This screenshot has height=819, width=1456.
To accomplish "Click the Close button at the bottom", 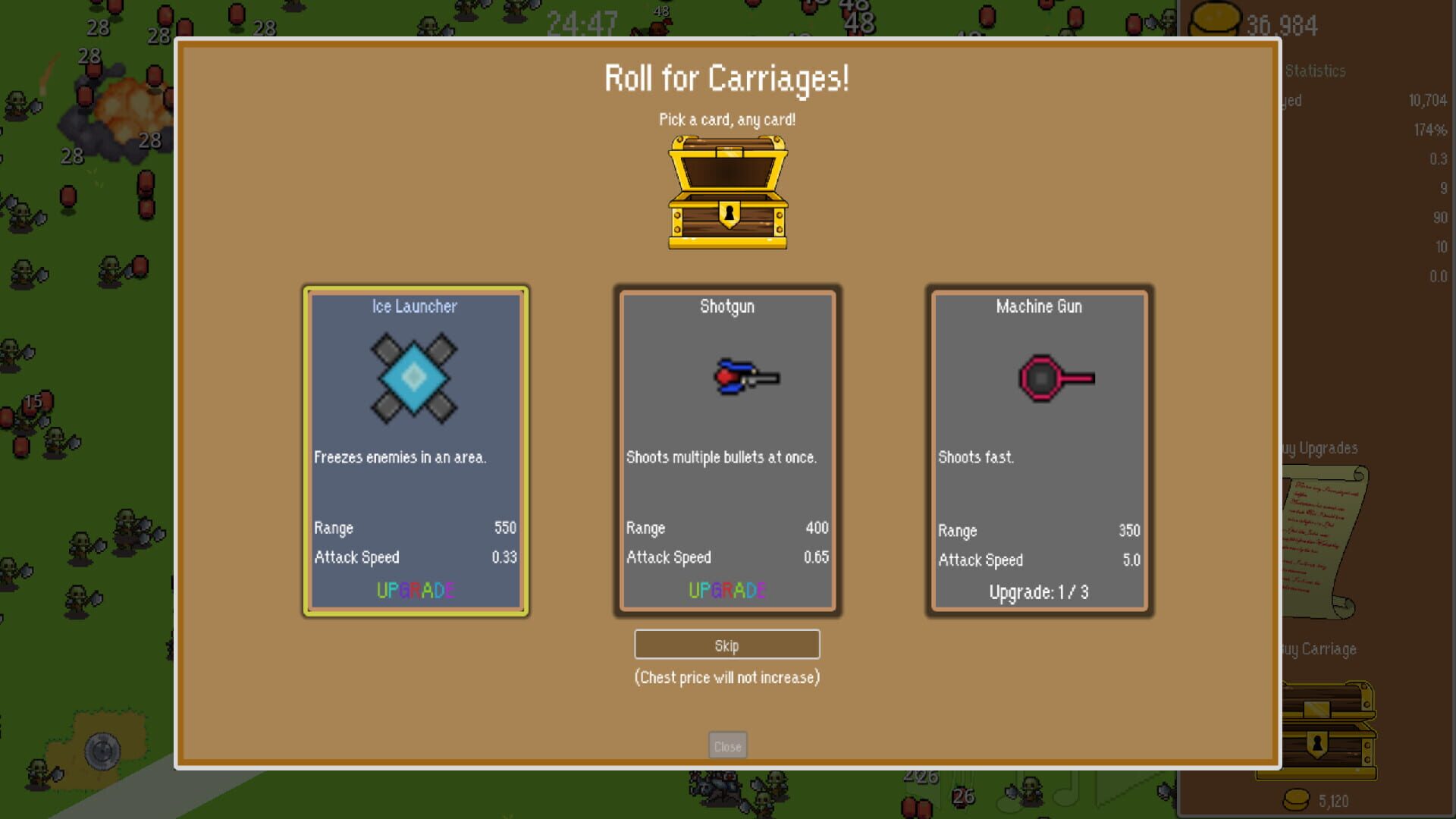I will point(726,745).
